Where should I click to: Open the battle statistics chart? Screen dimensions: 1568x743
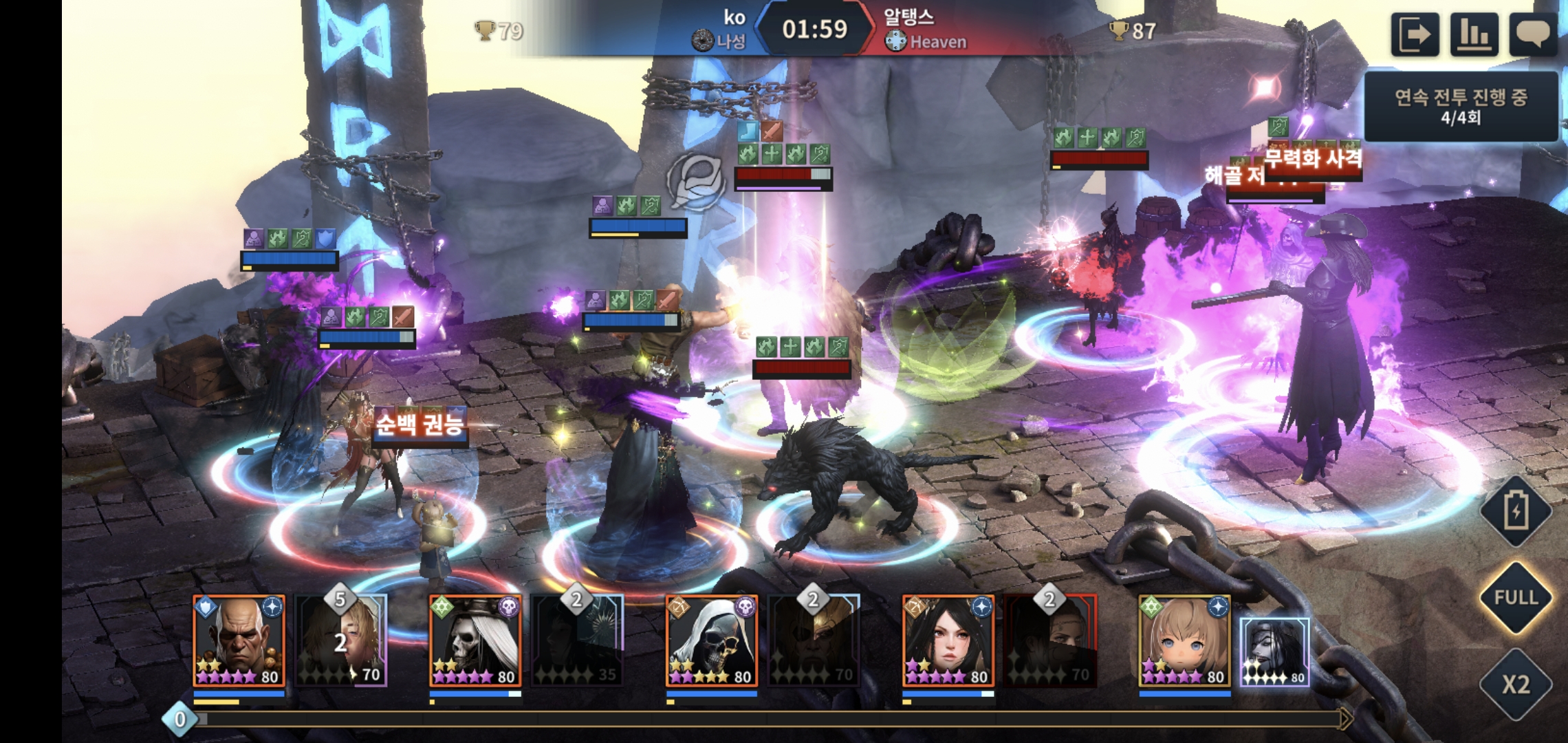[1474, 34]
